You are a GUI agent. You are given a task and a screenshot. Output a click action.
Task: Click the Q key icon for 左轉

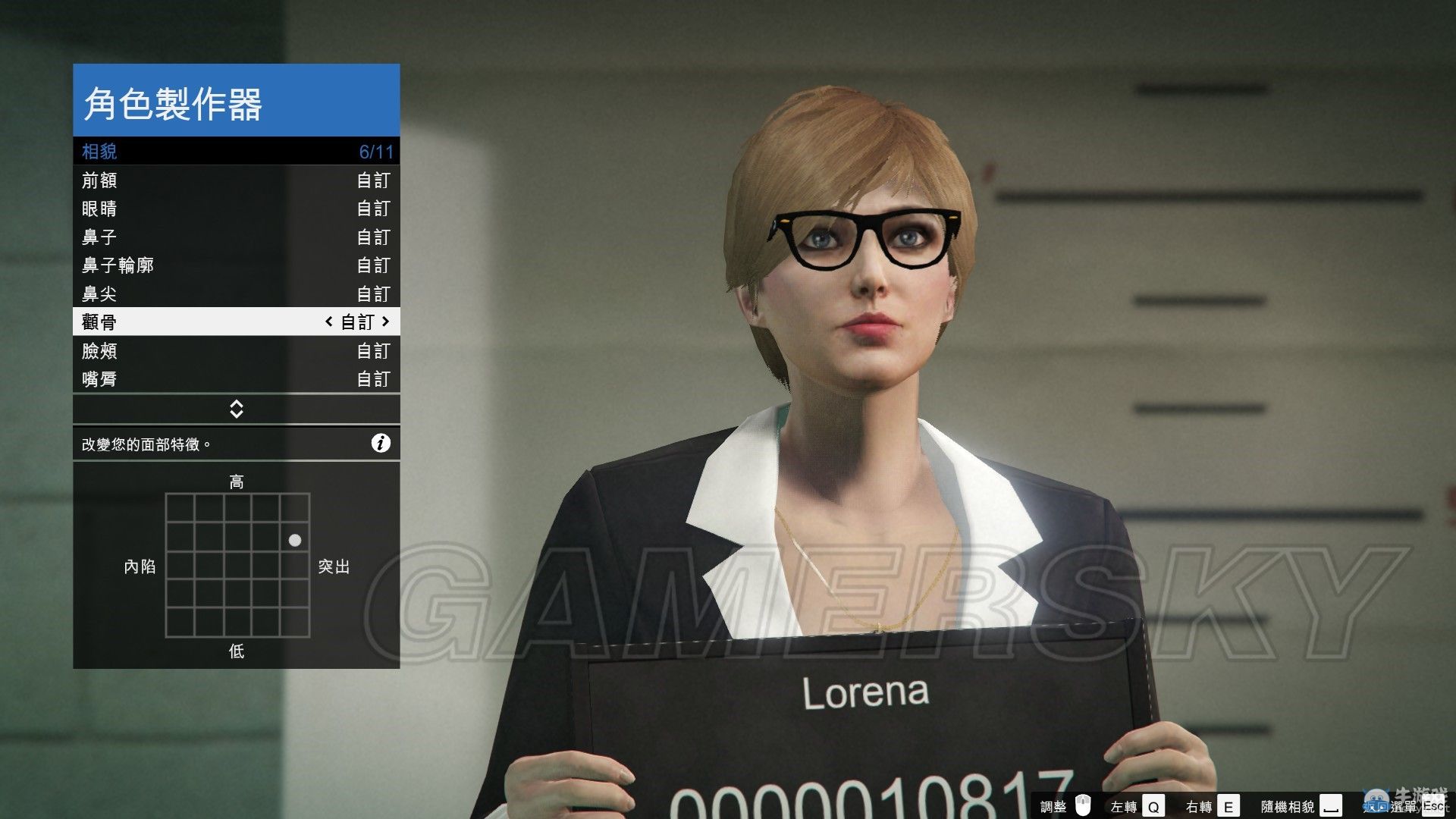[x=1153, y=804]
